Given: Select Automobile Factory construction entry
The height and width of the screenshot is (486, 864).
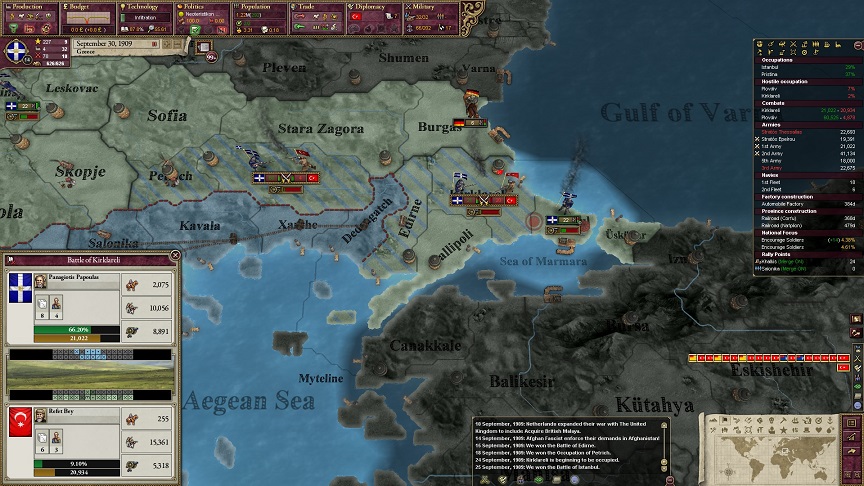Looking at the screenshot, I should click(x=790, y=203).
